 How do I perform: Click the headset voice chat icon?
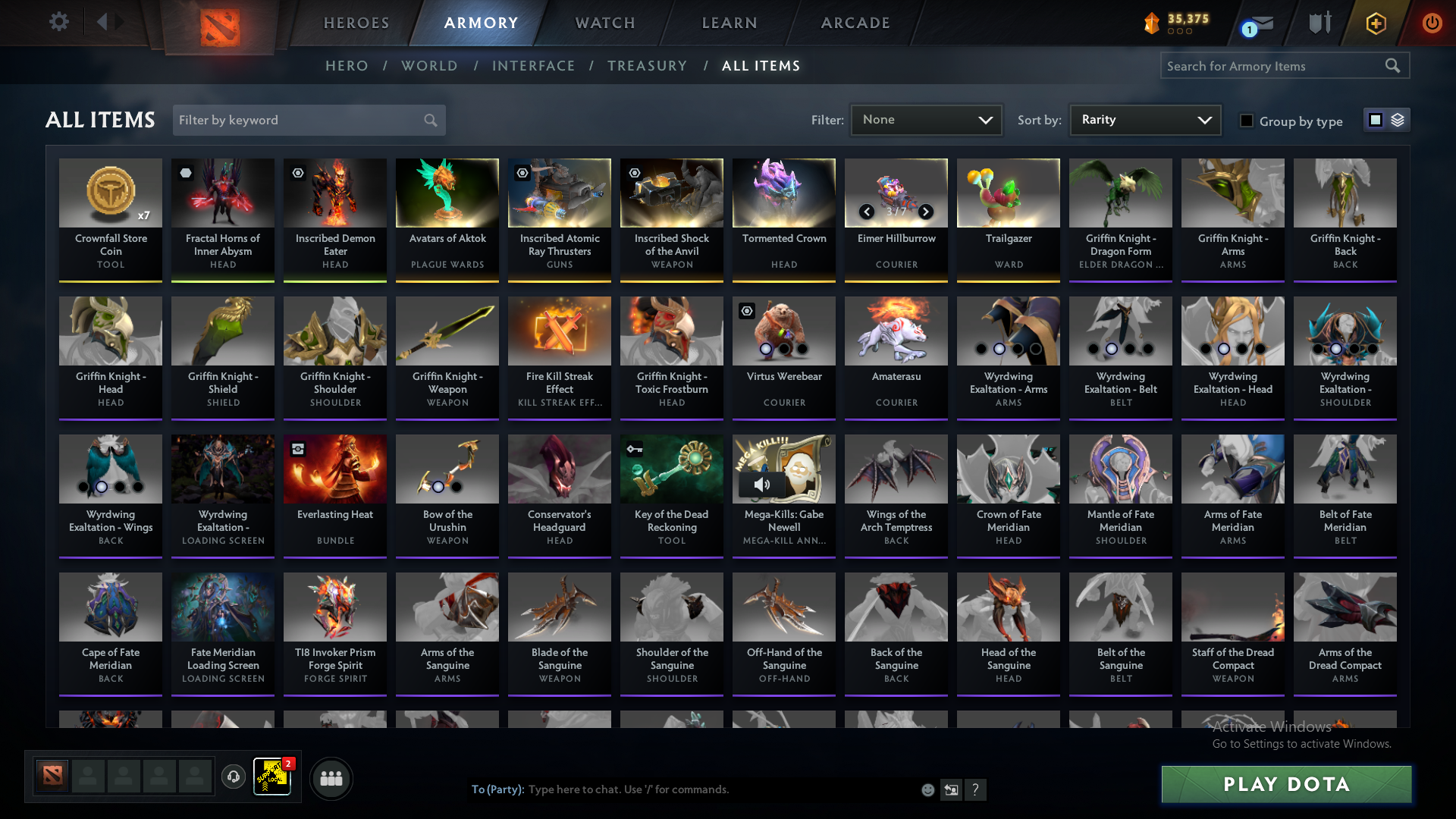[234, 778]
